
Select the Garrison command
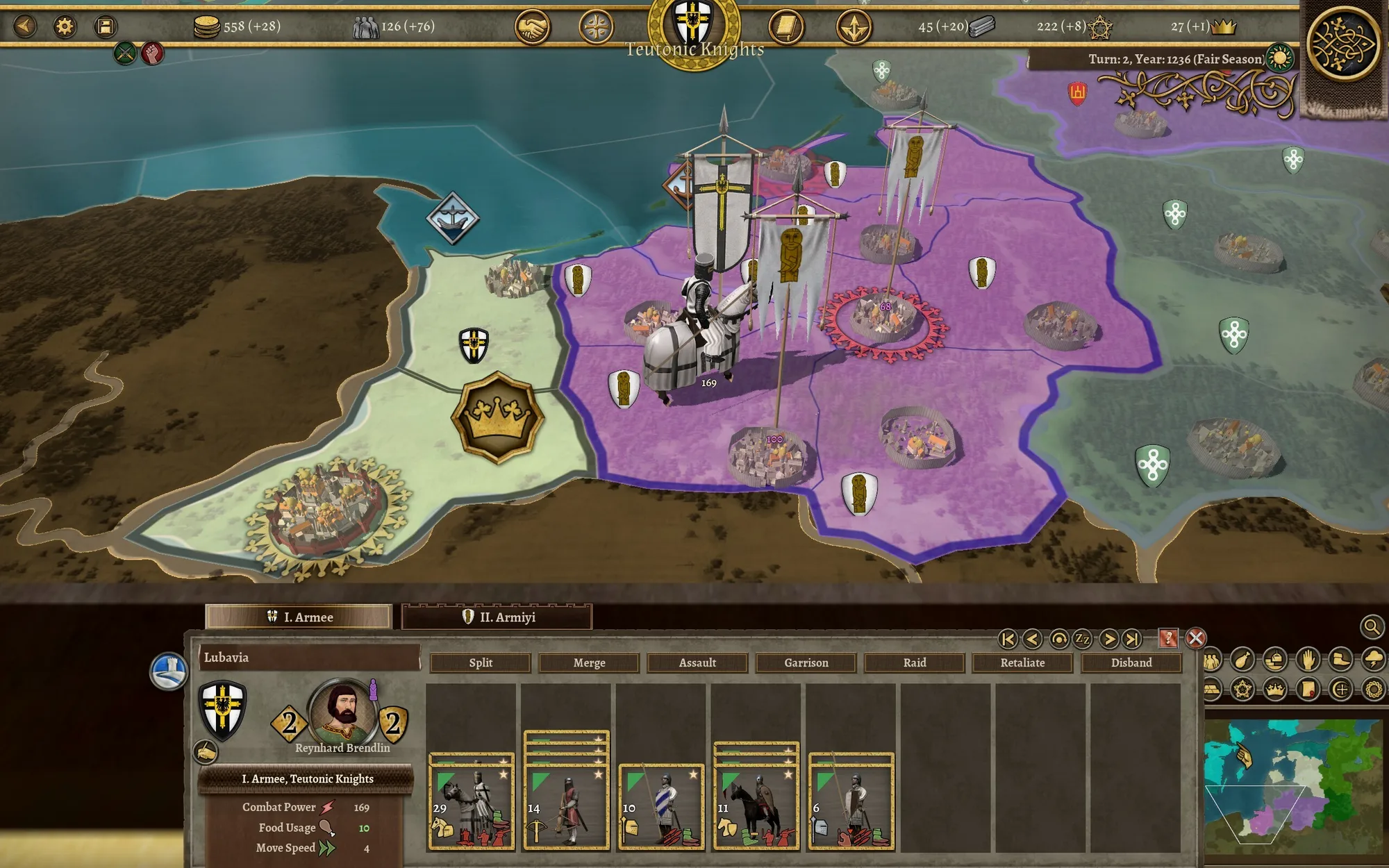[806, 662]
